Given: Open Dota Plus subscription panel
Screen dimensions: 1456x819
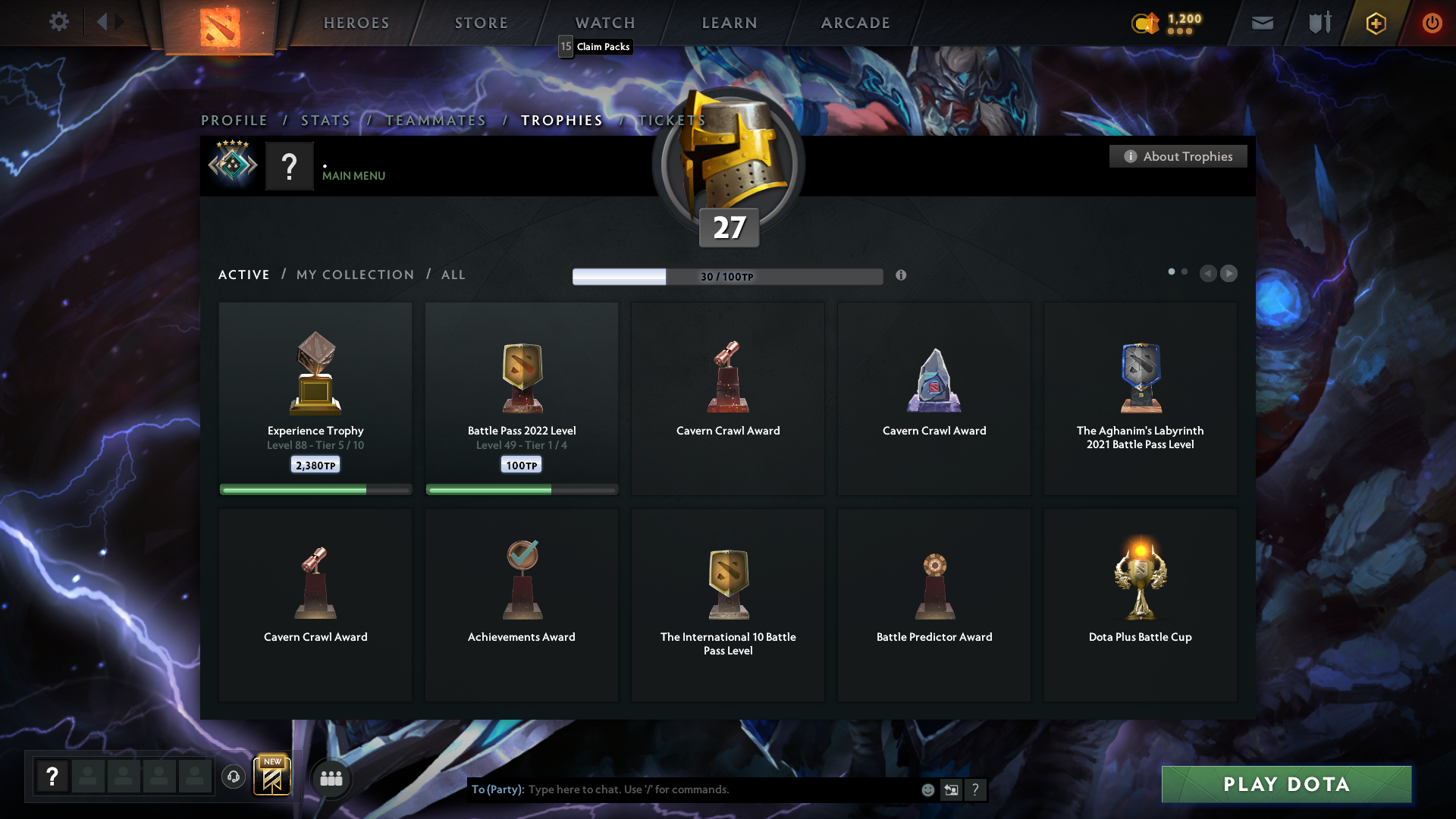Looking at the screenshot, I should click(x=1375, y=22).
